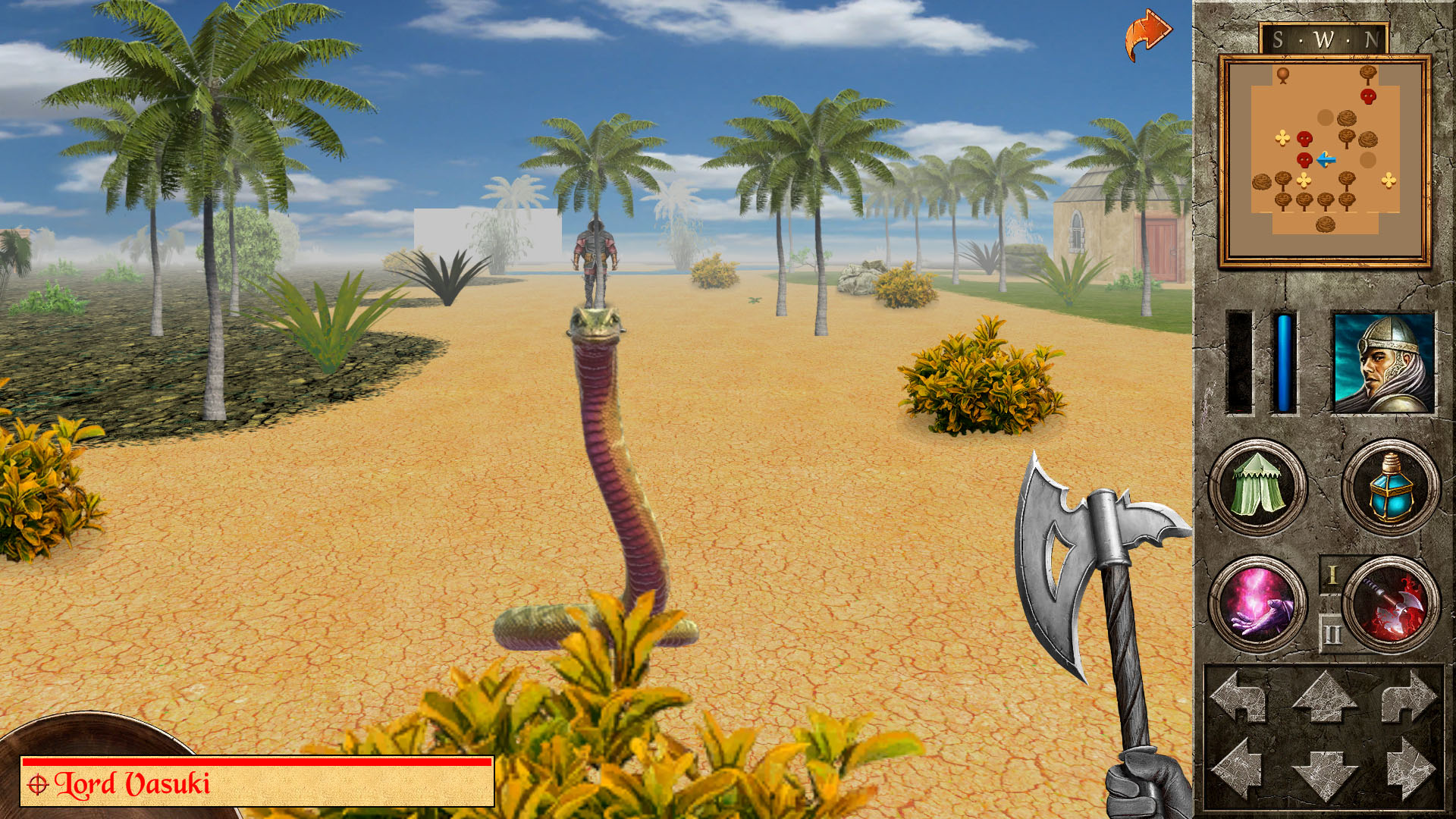Viewport: 1456px width, 819px height.
Task: Open the helmeted hero portrait
Action: tap(1383, 363)
